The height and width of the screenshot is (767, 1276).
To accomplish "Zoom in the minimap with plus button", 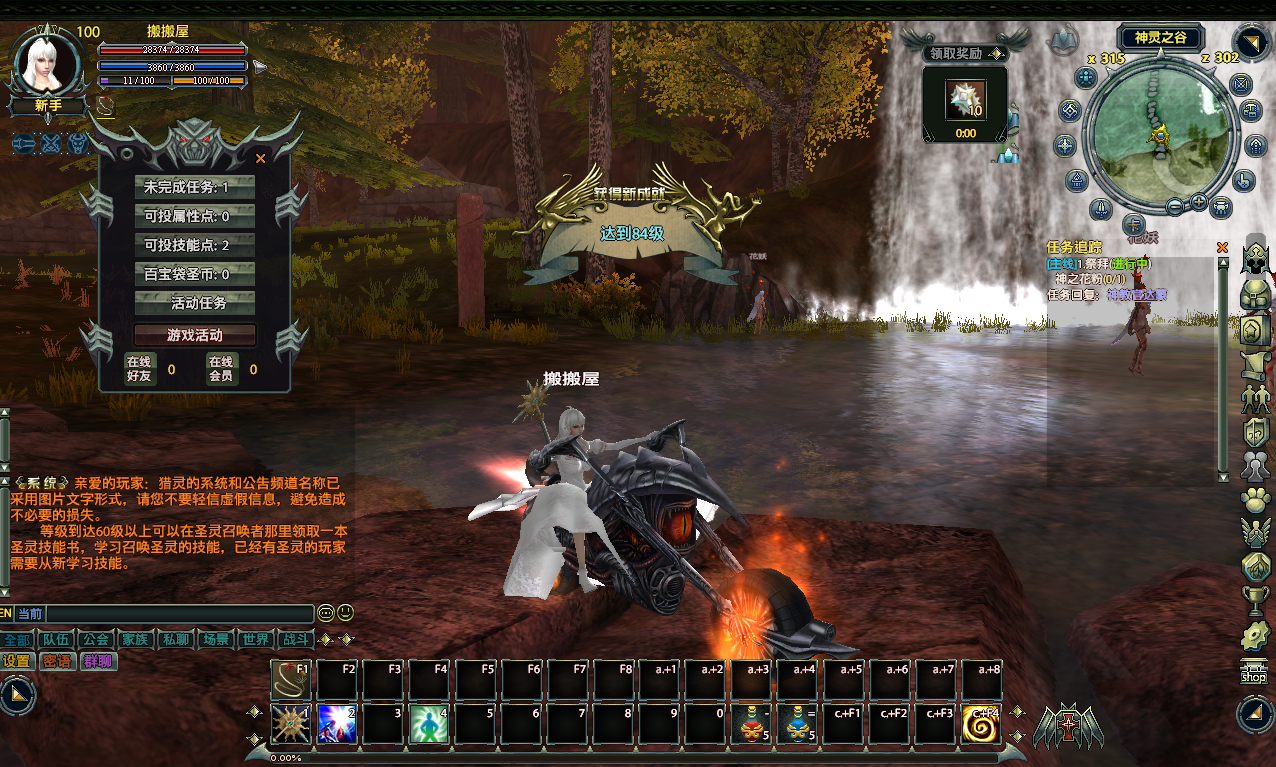I will [1199, 203].
